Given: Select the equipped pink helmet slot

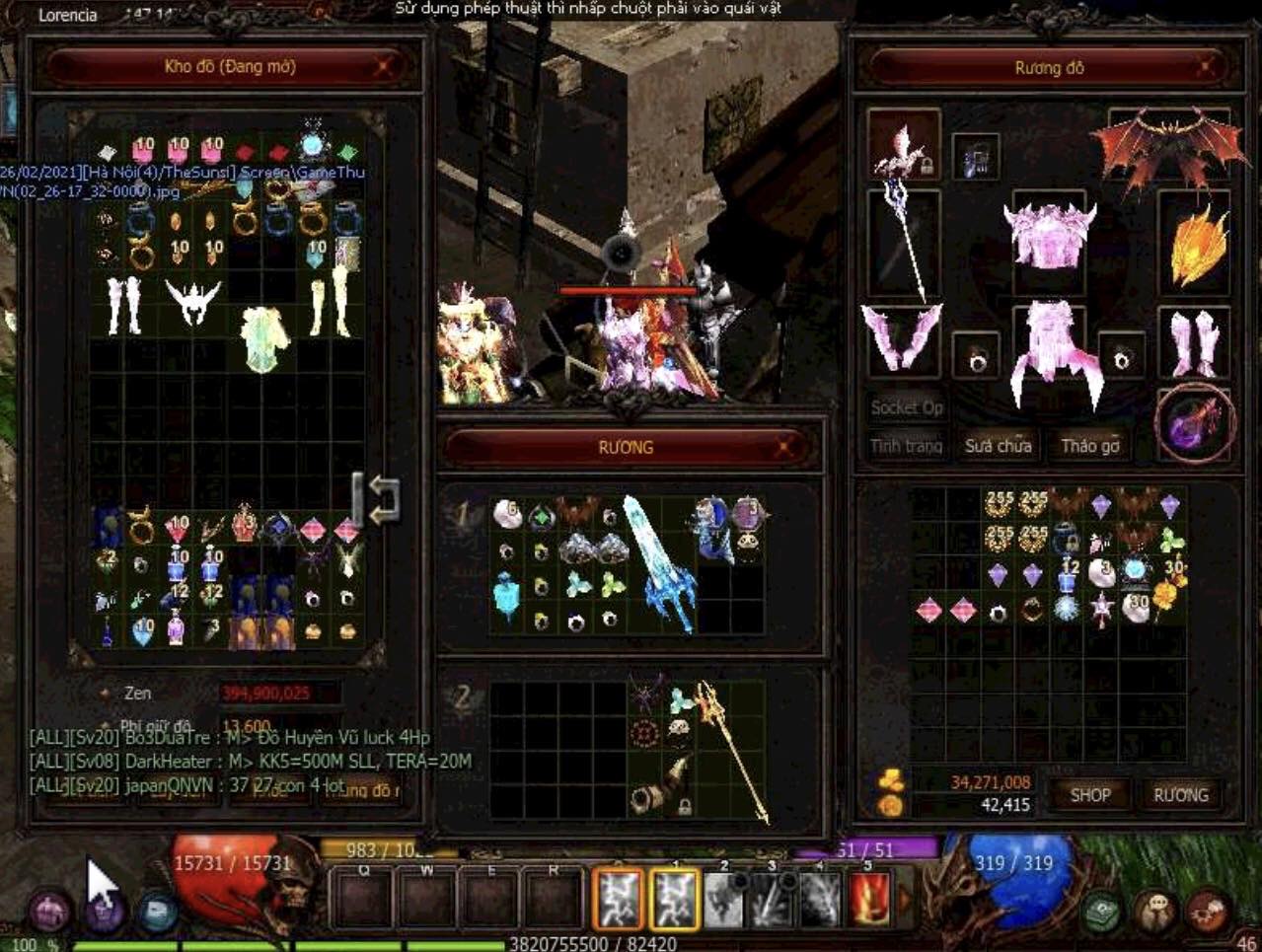Looking at the screenshot, I should tap(1049, 235).
